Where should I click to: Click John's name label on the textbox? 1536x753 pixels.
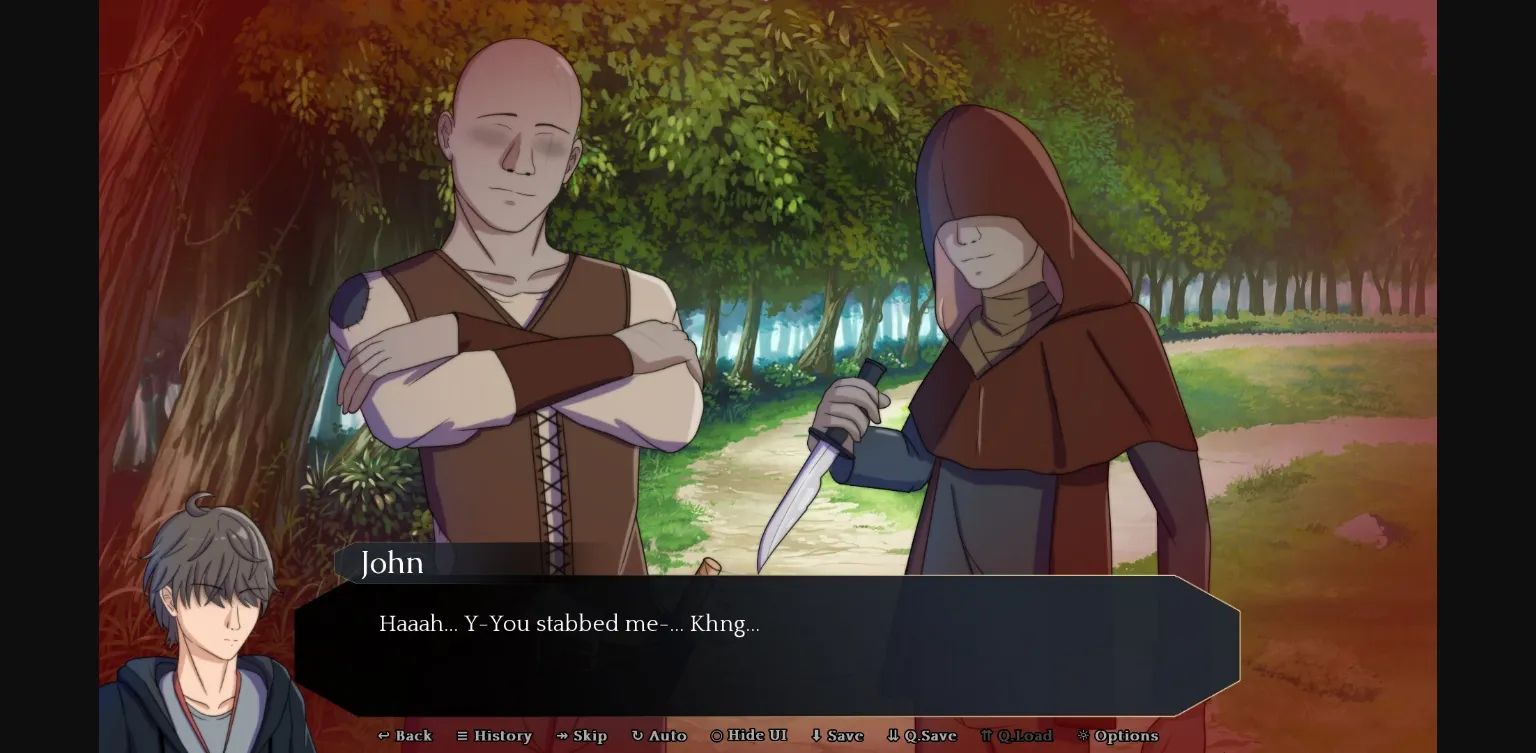tap(392, 563)
